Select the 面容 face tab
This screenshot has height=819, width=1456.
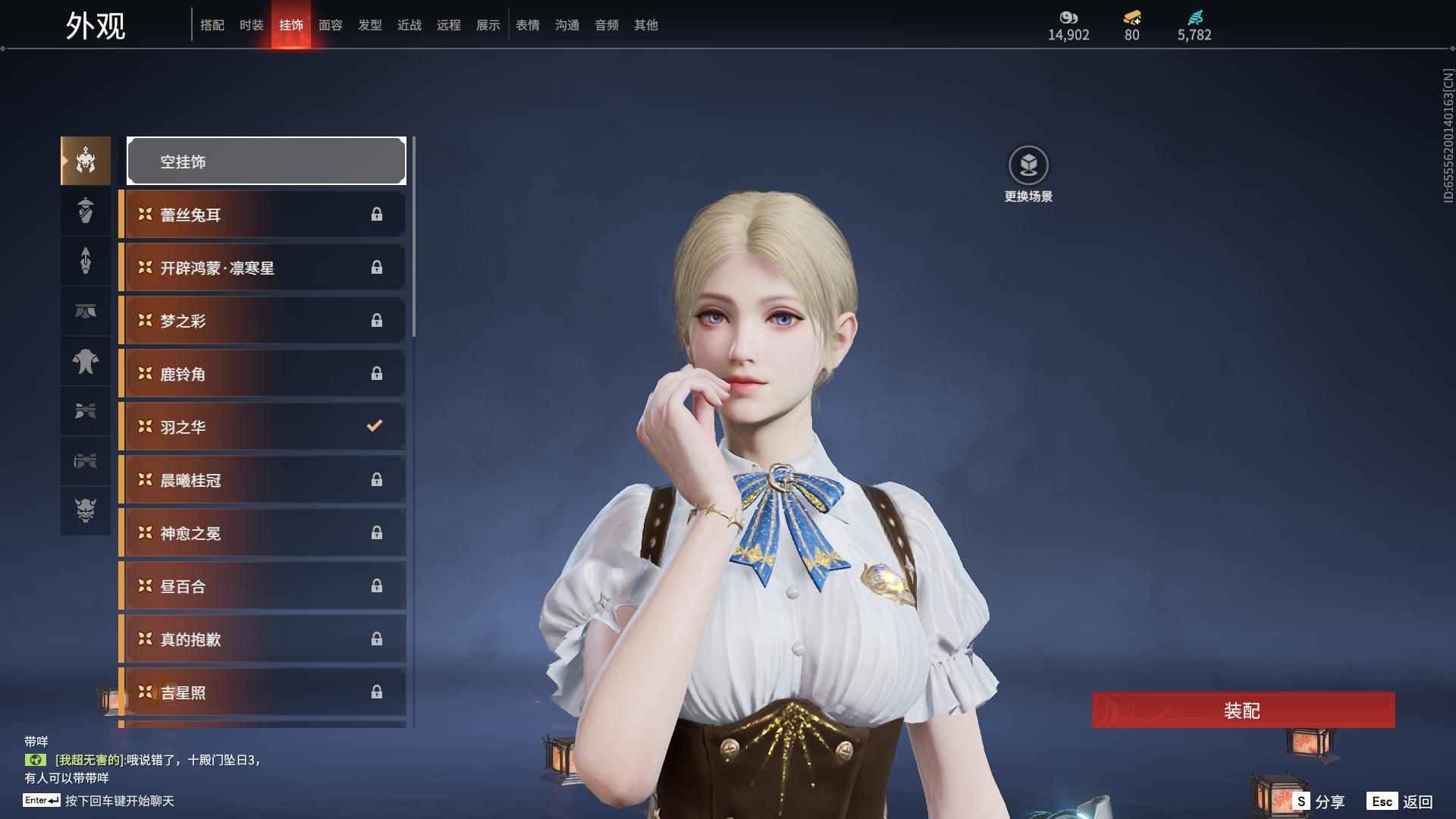tap(331, 25)
